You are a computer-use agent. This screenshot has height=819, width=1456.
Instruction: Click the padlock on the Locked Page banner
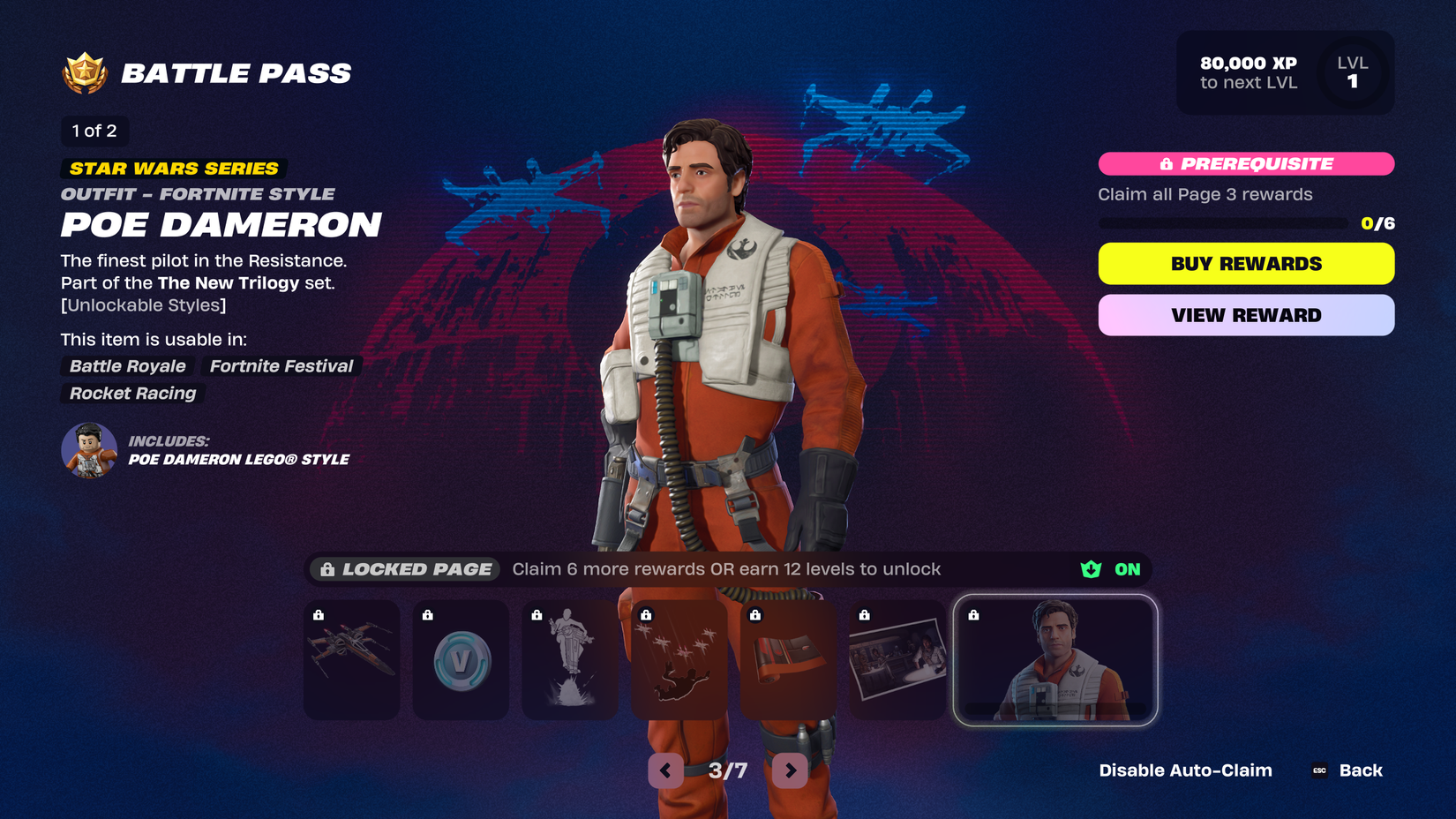click(327, 569)
